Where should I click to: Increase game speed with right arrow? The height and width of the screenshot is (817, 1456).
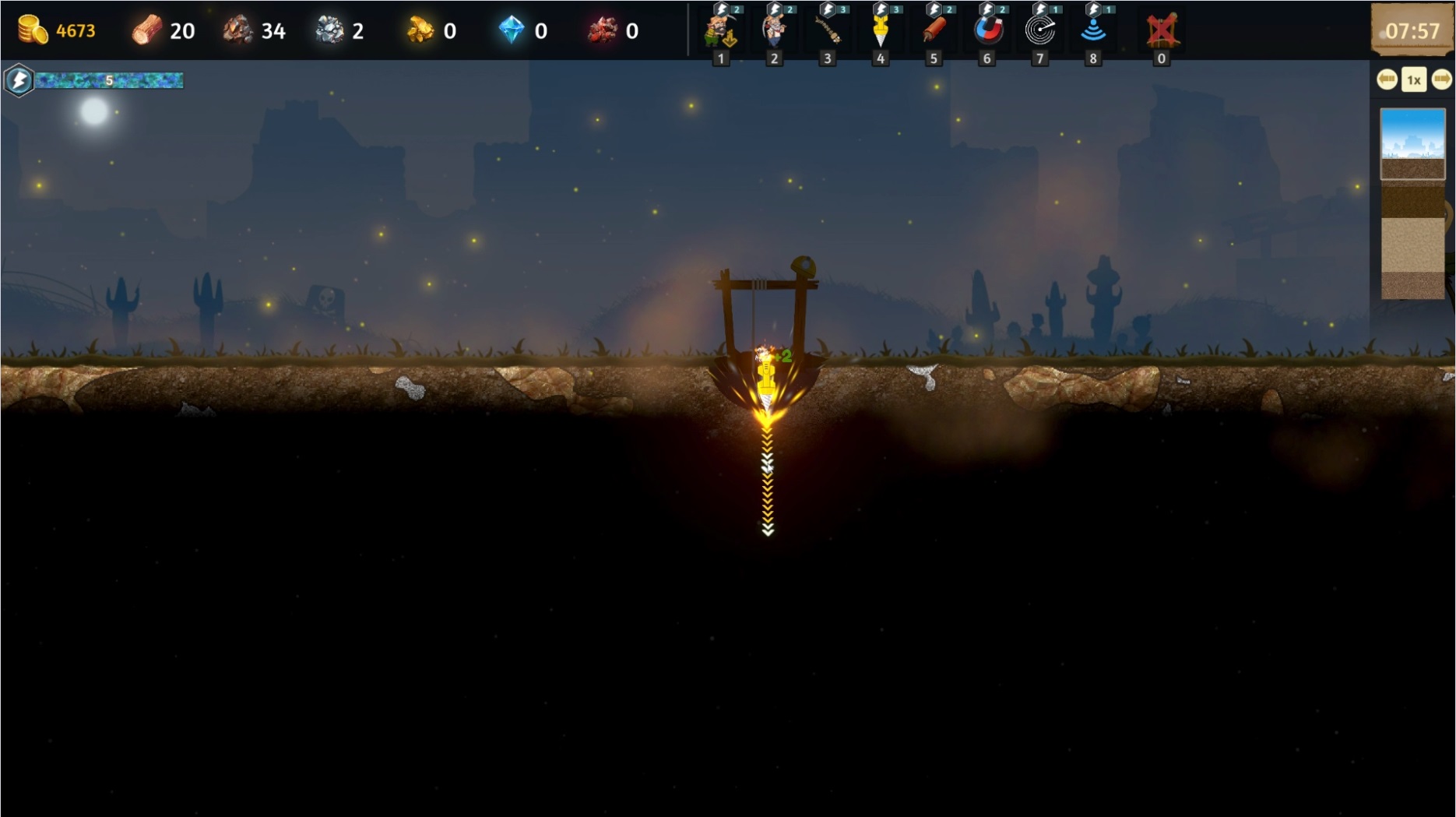point(1441,79)
